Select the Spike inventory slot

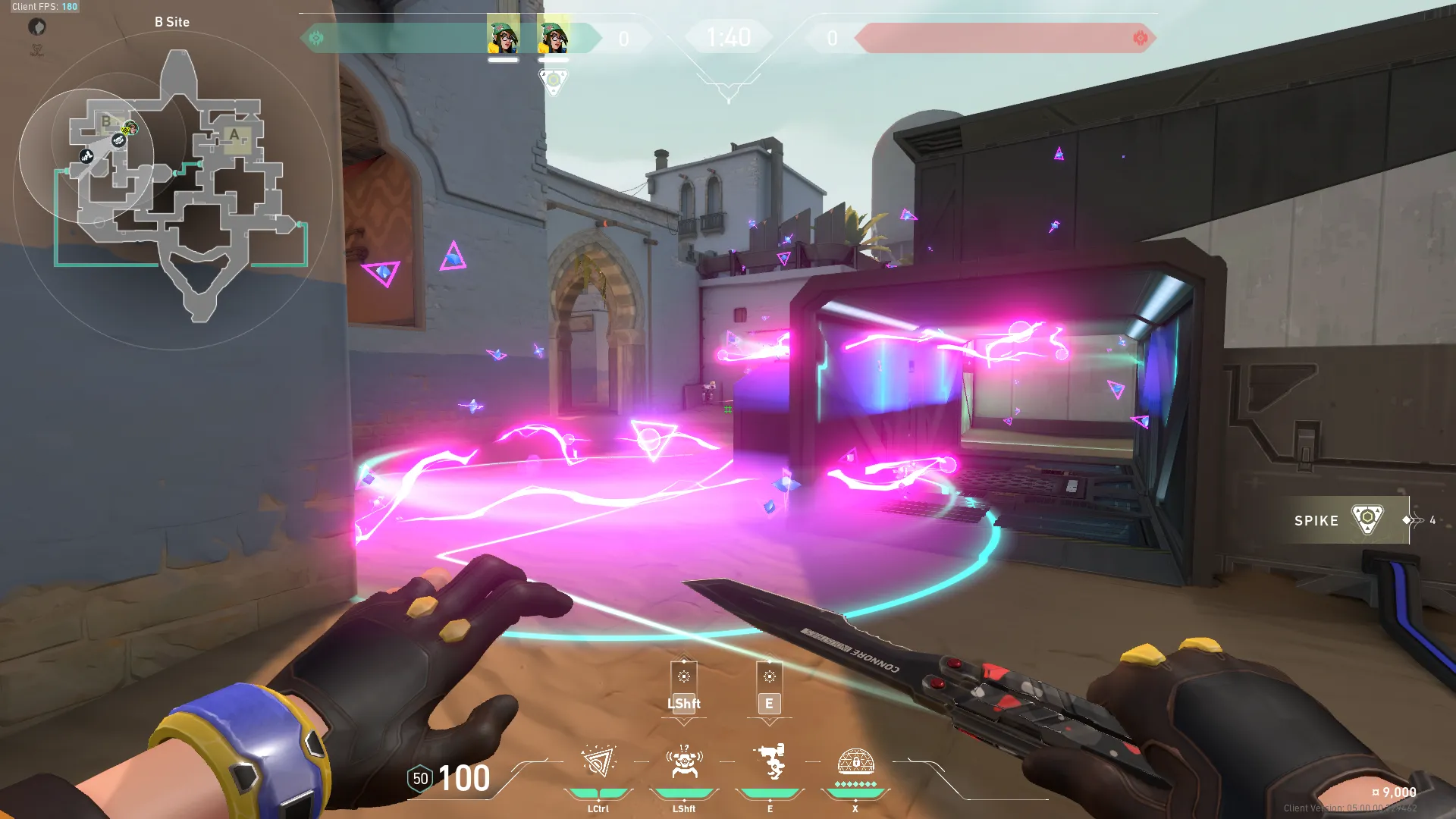1343,520
